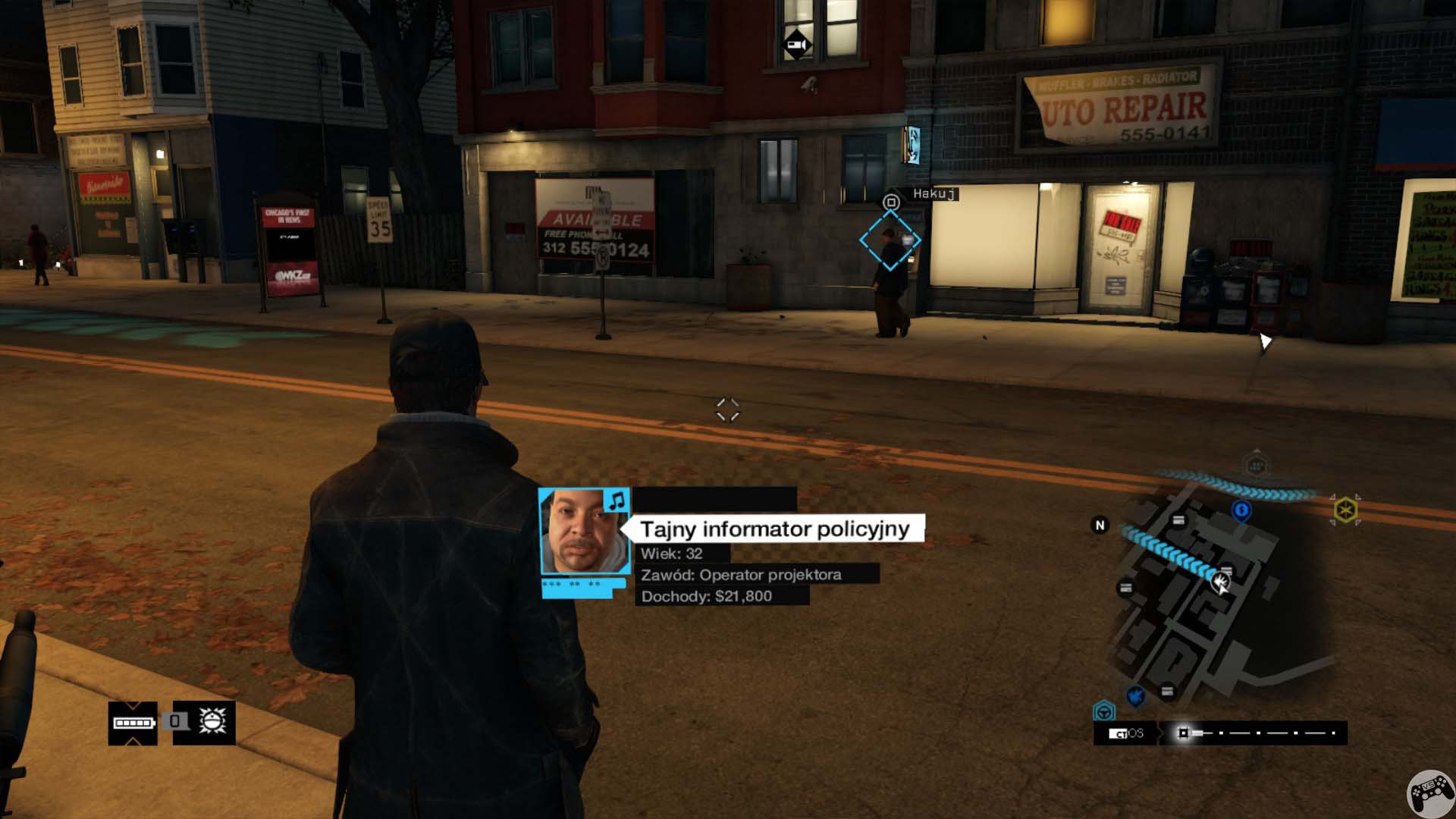Target the blue diamond hack marker on the pedestrian

coord(890,240)
